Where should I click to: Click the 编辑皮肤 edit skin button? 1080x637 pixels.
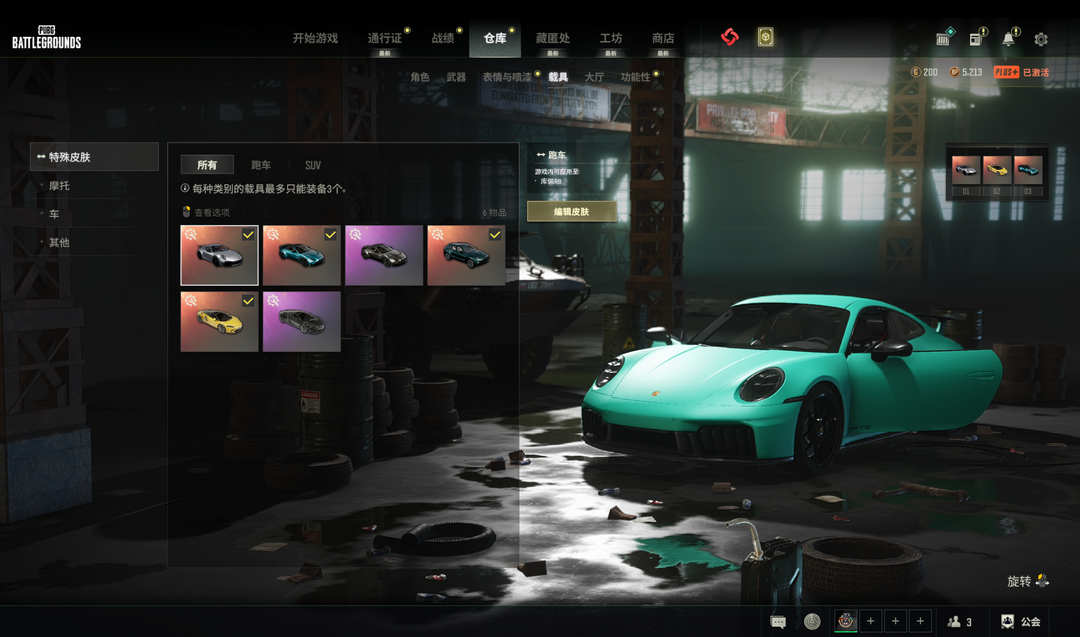pos(572,212)
